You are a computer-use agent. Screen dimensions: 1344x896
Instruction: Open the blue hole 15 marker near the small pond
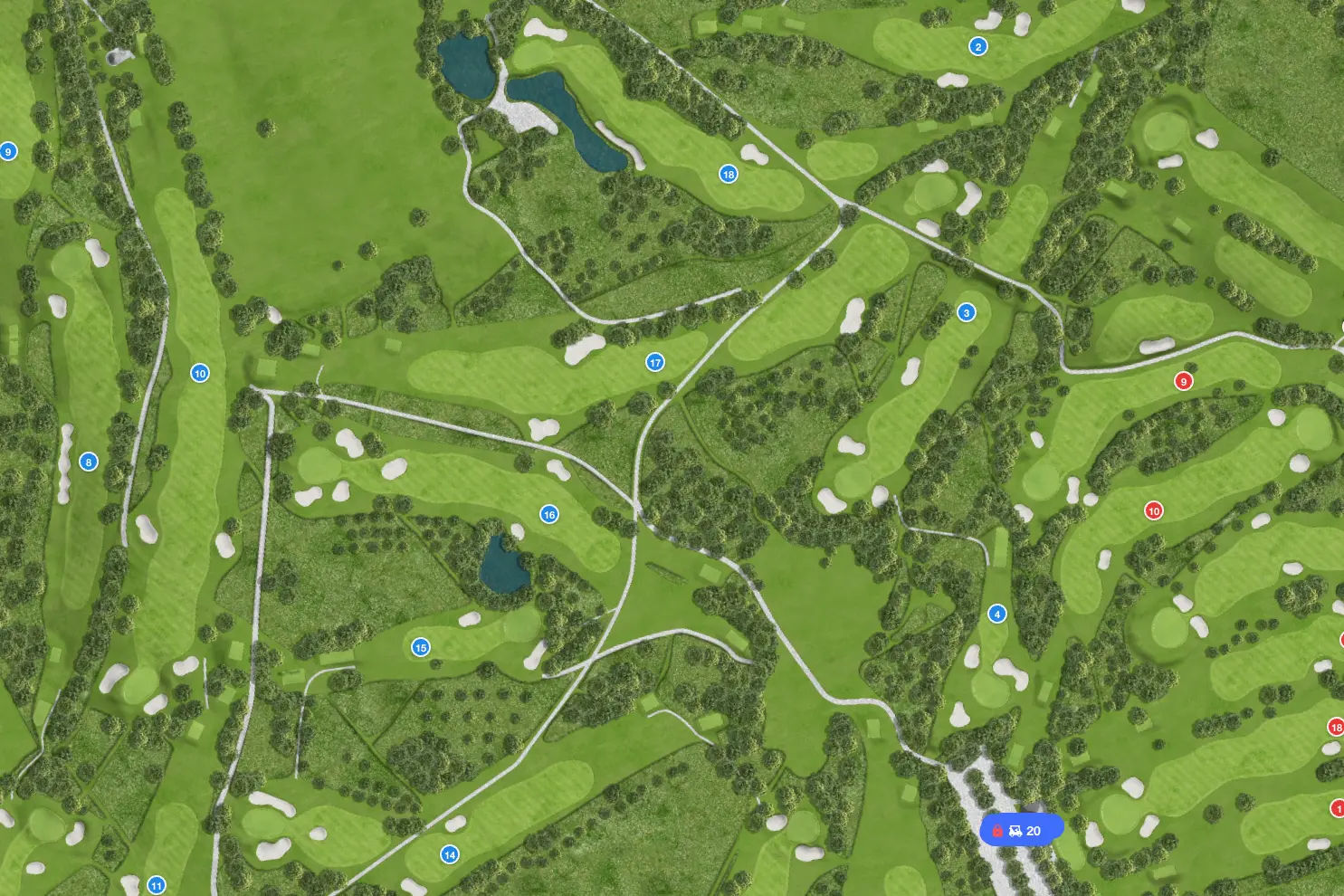(x=421, y=647)
